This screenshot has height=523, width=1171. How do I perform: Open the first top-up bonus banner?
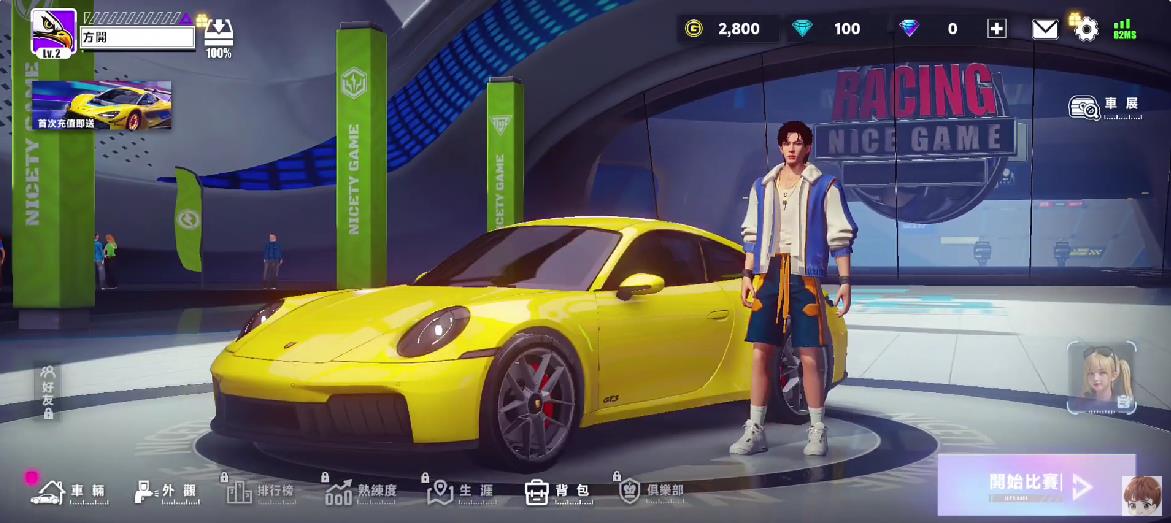pos(101,105)
